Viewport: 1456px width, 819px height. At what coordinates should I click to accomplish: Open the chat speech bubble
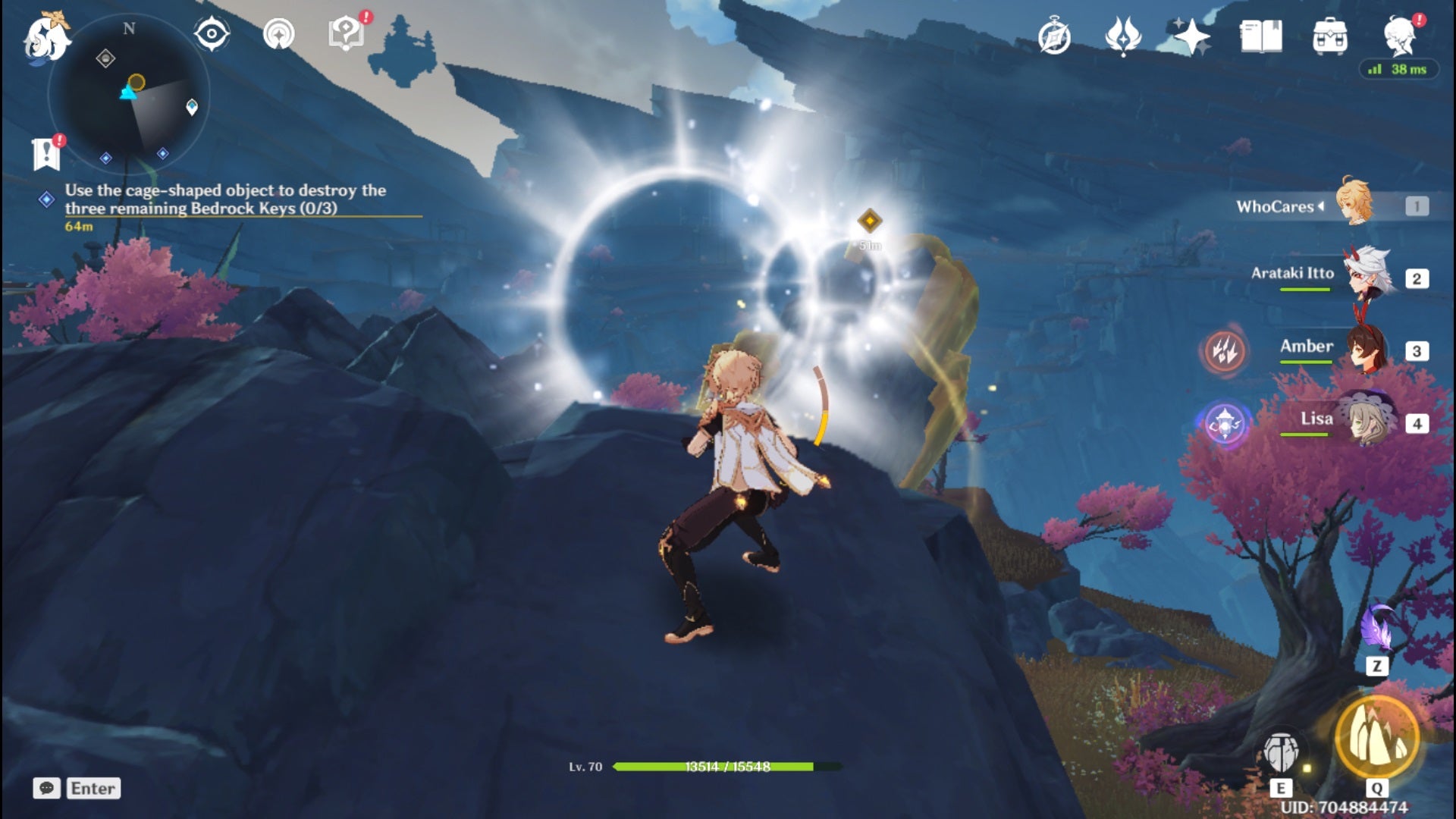click(x=46, y=789)
